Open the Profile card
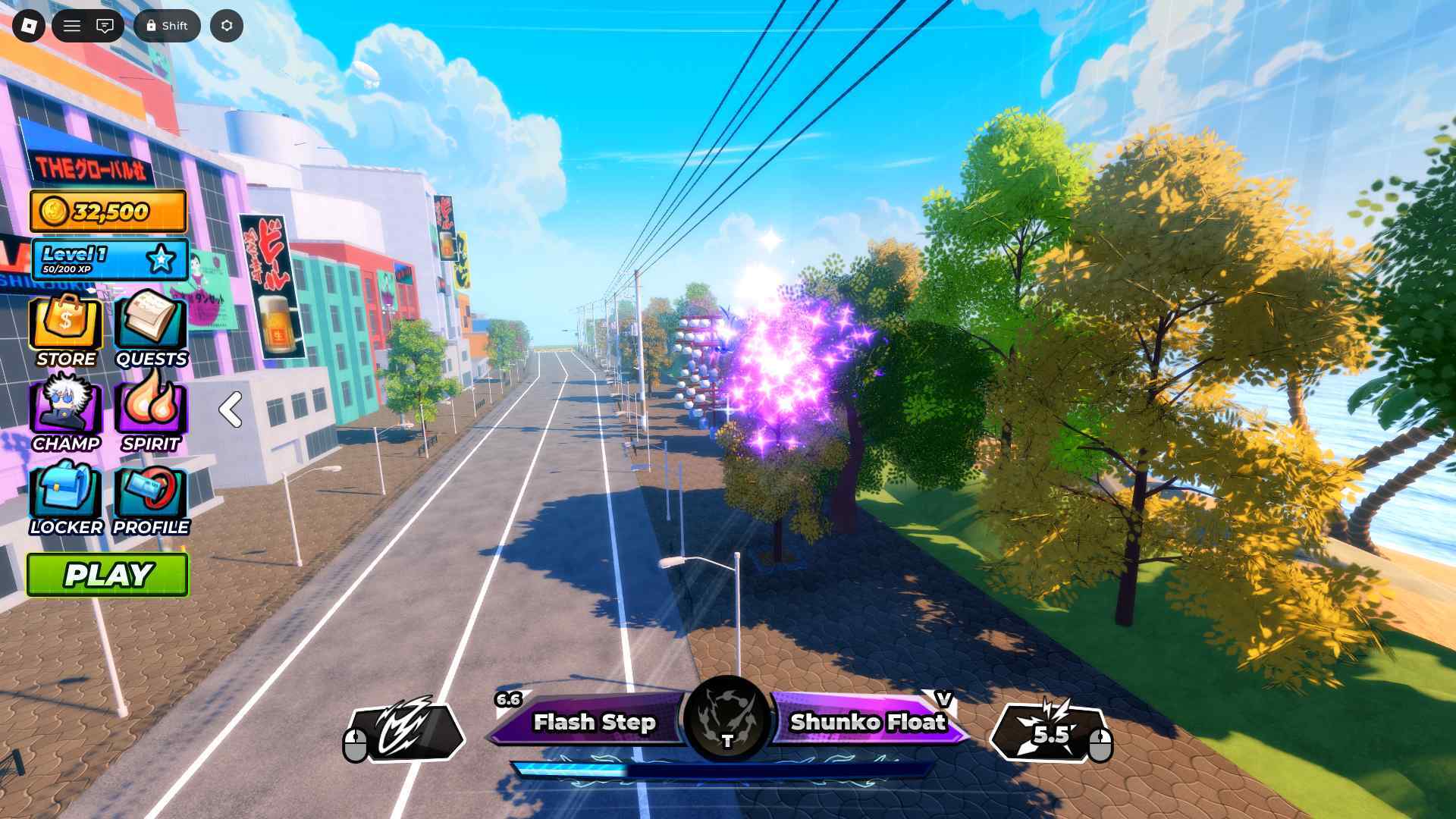The image size is (1456, 819). 151,497
